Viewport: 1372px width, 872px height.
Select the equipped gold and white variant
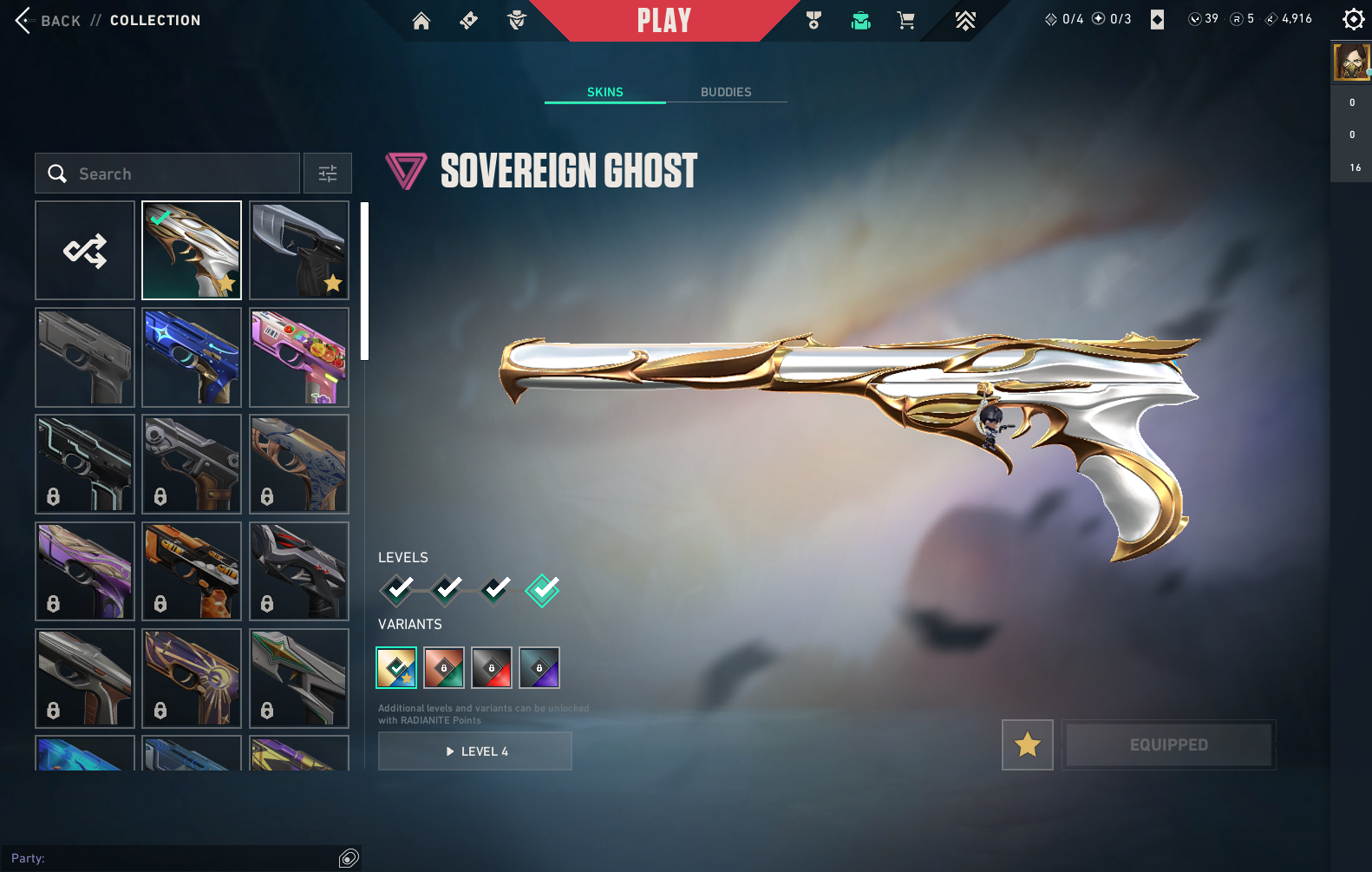click(396, 667)
